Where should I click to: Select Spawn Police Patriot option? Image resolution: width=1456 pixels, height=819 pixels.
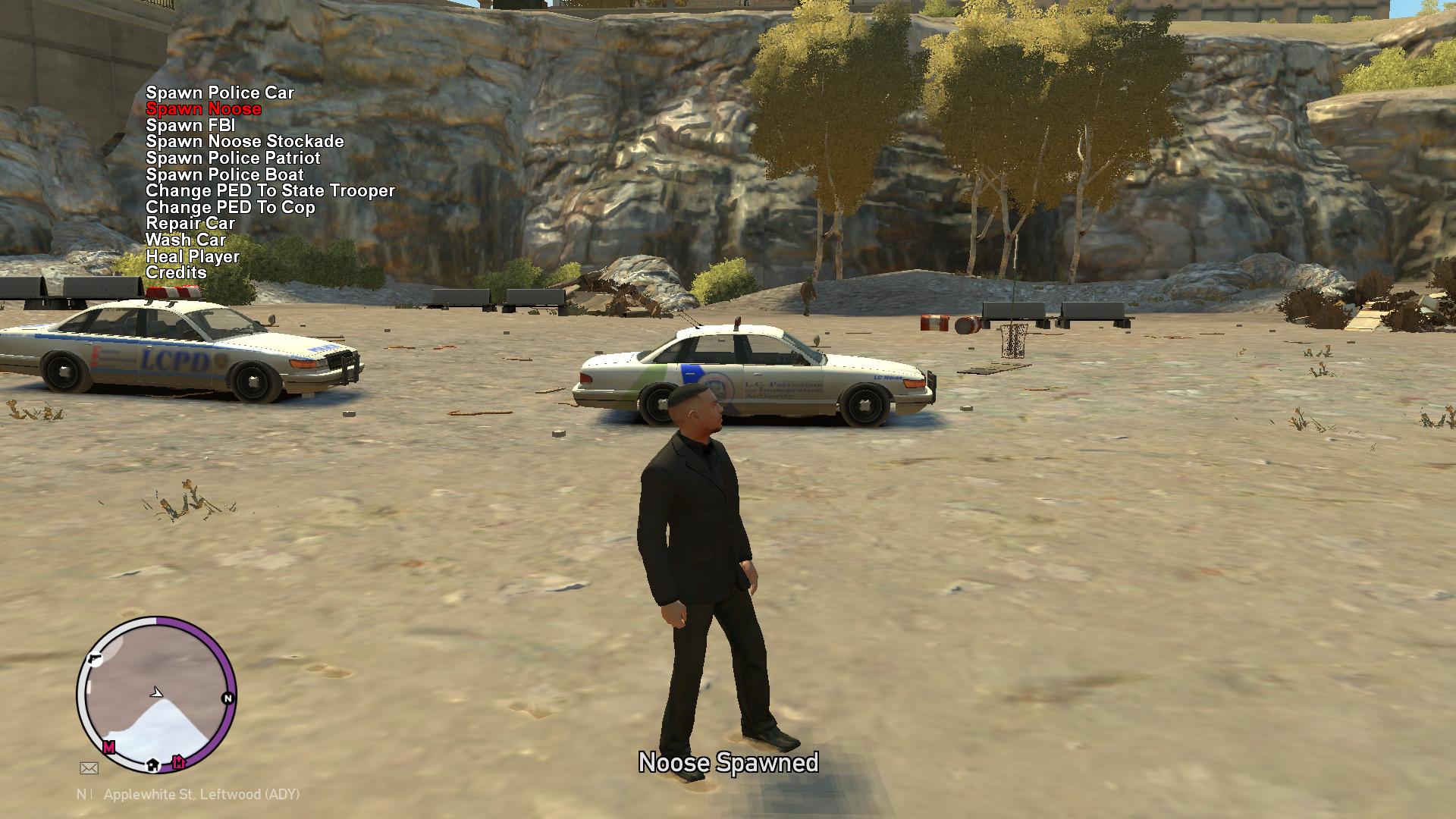233,158
